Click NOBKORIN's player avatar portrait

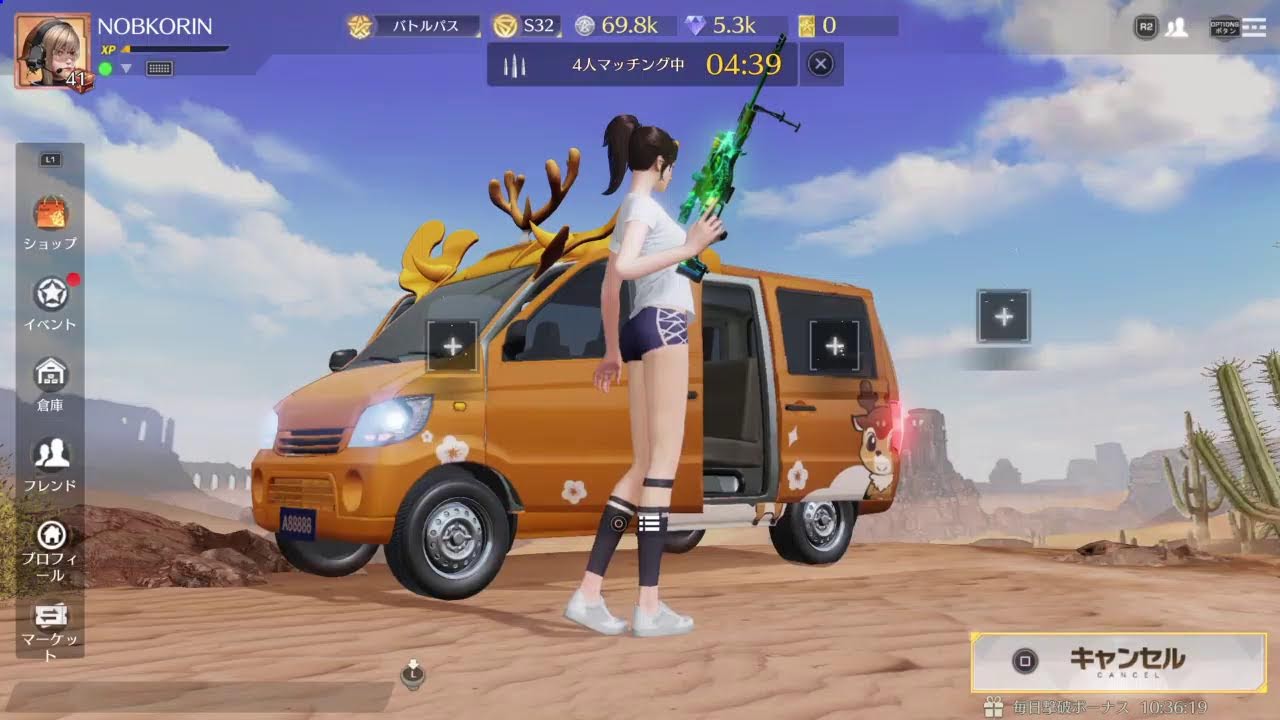pos(52,51)
